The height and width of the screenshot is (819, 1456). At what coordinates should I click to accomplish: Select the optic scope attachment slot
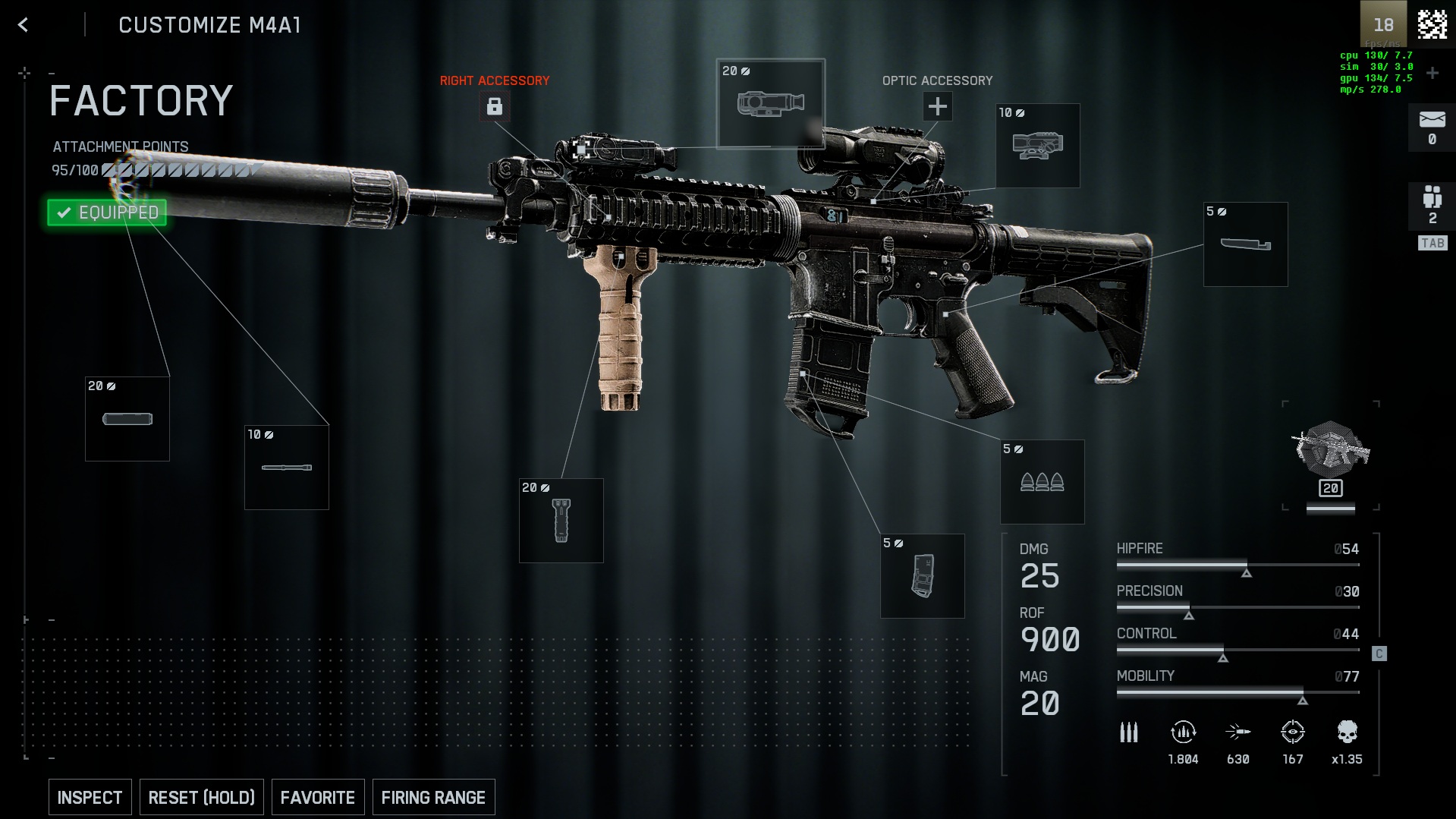[1038, 146]
